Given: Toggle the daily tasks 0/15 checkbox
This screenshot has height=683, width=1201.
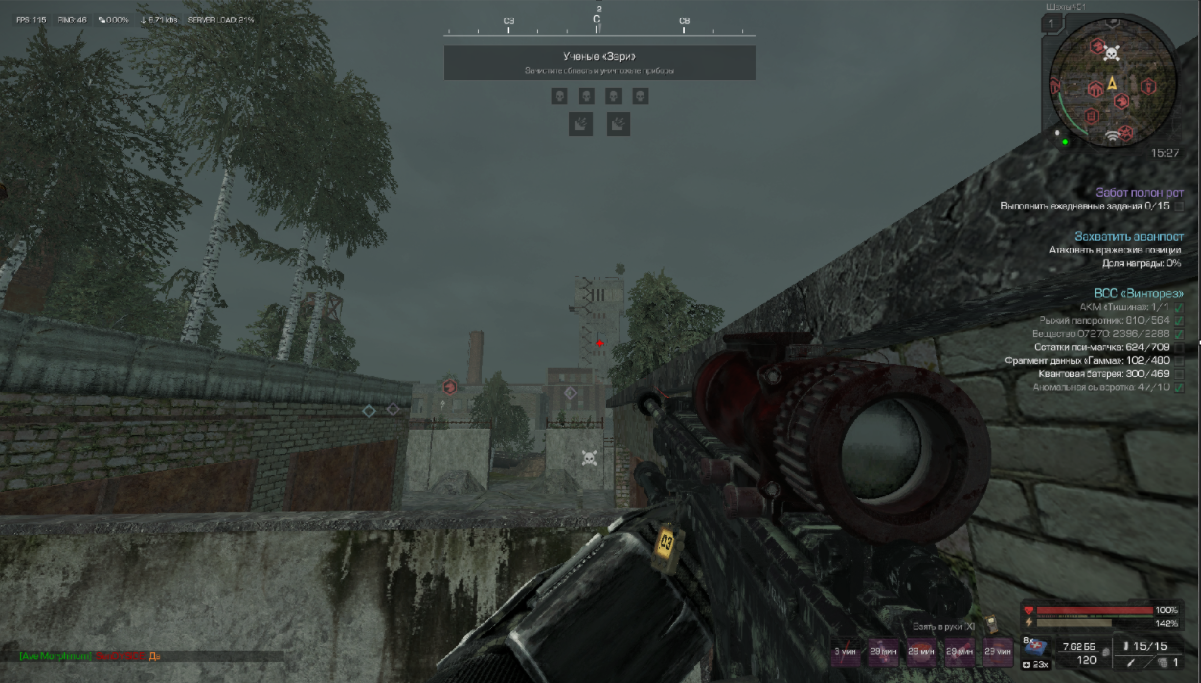Looking at the screenshot, I should click(x=1179, y=206).
